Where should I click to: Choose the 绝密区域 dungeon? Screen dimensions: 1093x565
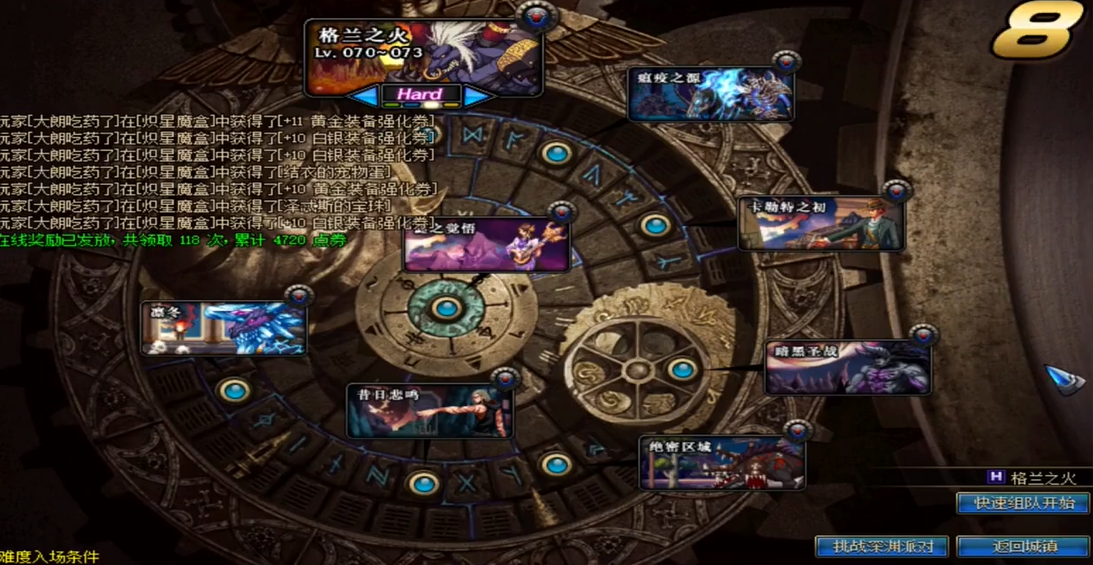pos(722,463)
